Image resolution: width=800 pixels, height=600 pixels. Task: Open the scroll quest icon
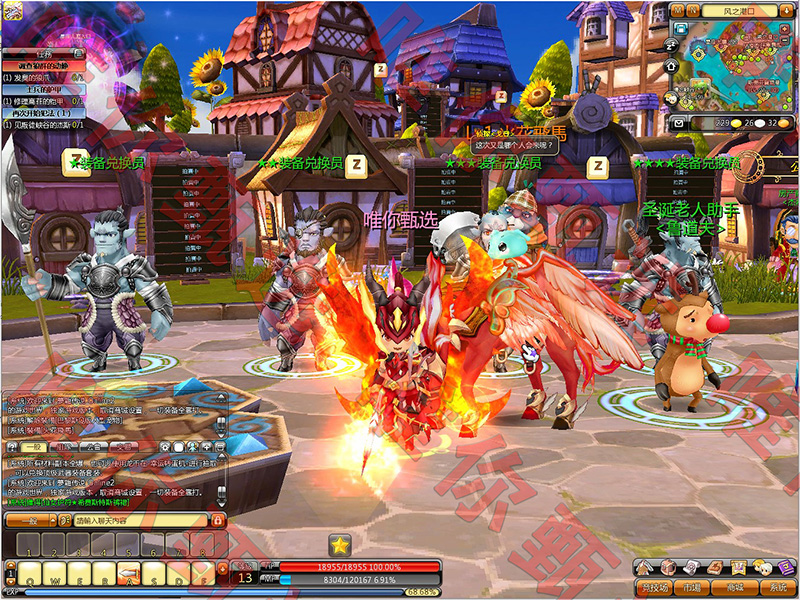point(694,568)
